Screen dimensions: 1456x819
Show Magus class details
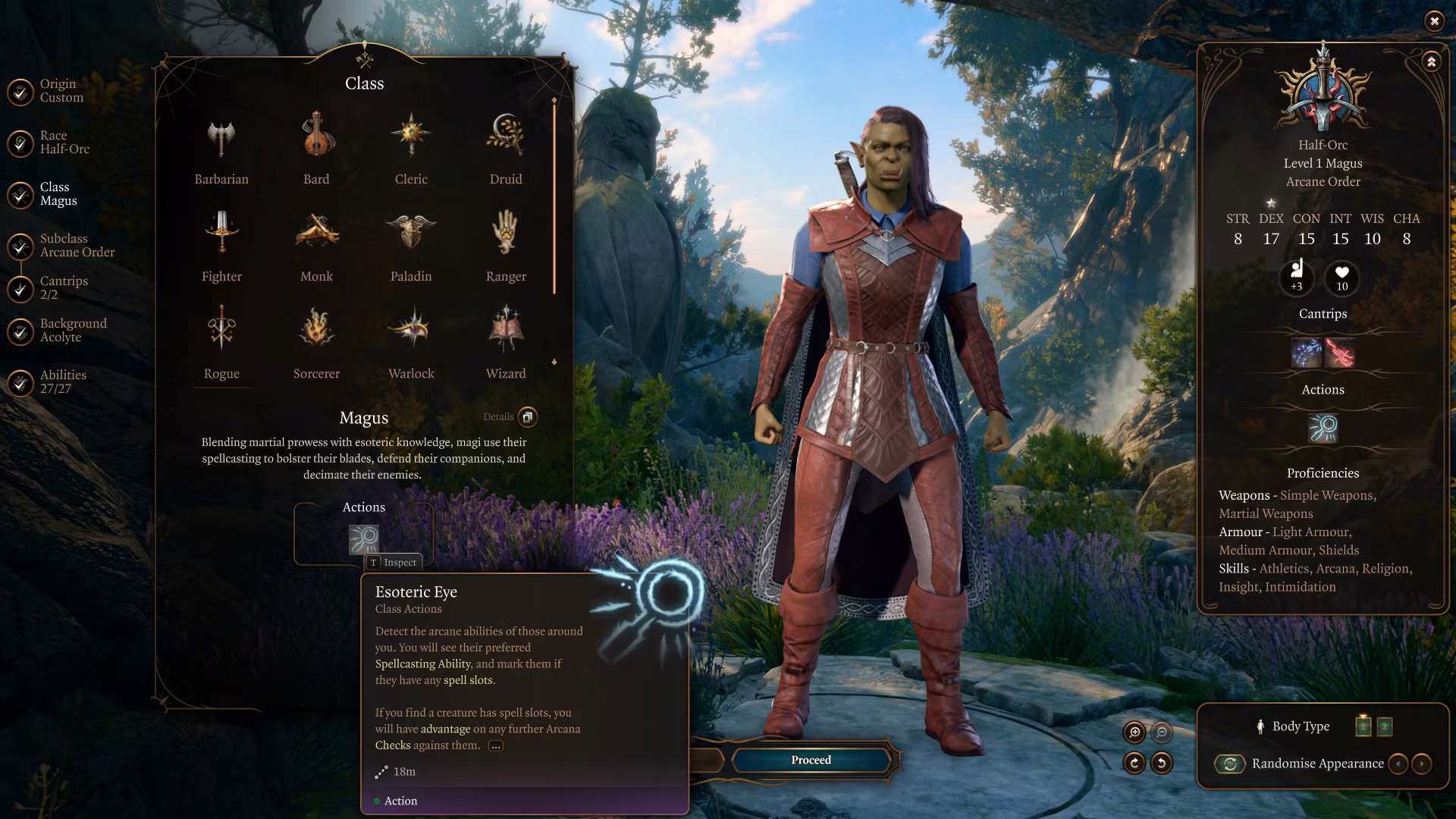(528, 416)
